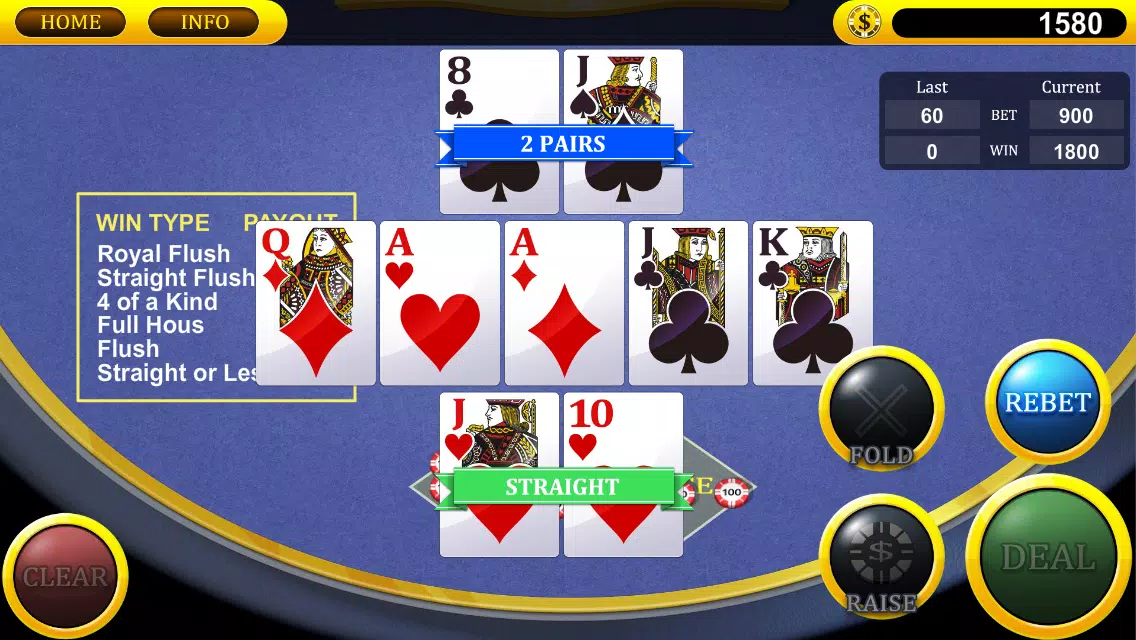Open the HOME menu

tap(70, 22)
